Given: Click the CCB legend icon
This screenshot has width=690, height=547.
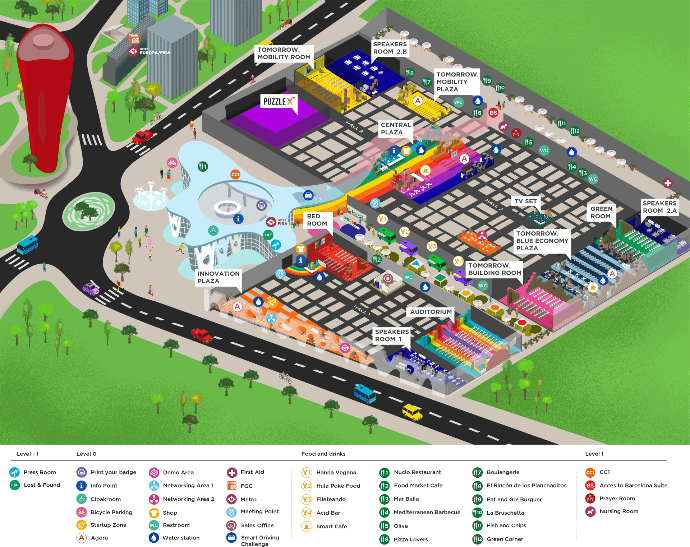Looking at the screenshot, I should point(590,472).
